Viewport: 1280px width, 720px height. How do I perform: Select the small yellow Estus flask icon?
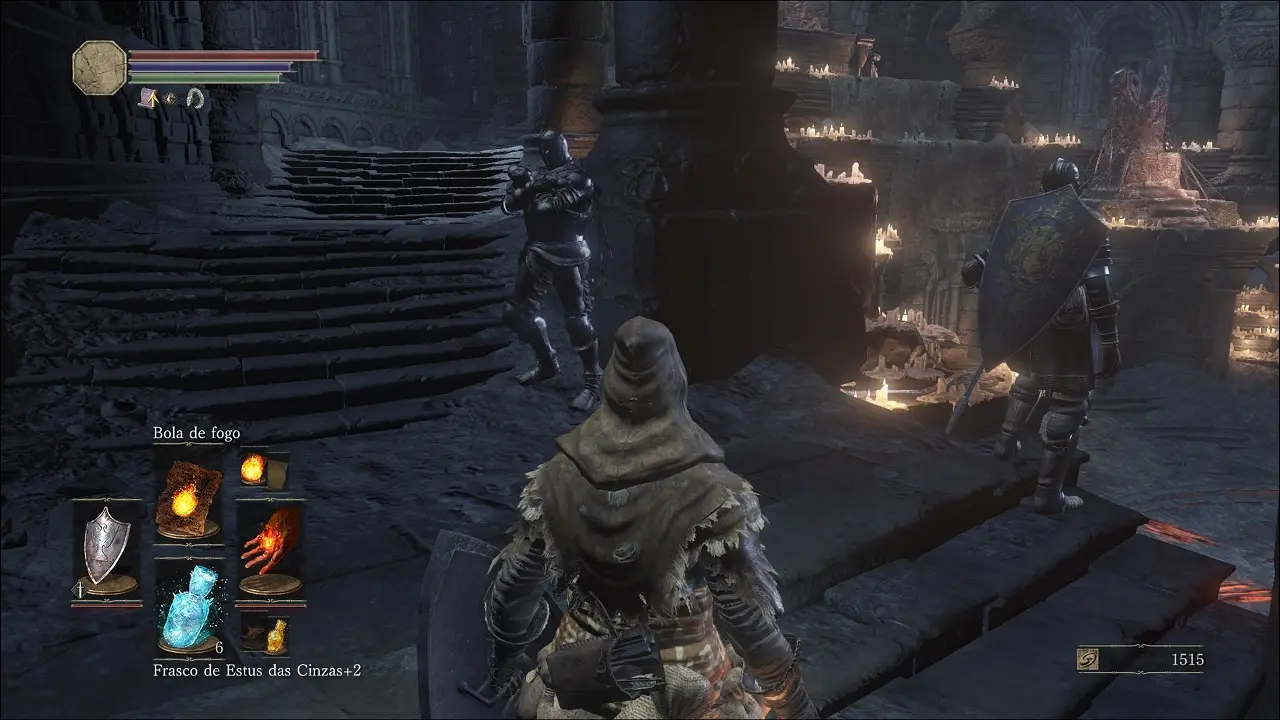tap(274, 633)
